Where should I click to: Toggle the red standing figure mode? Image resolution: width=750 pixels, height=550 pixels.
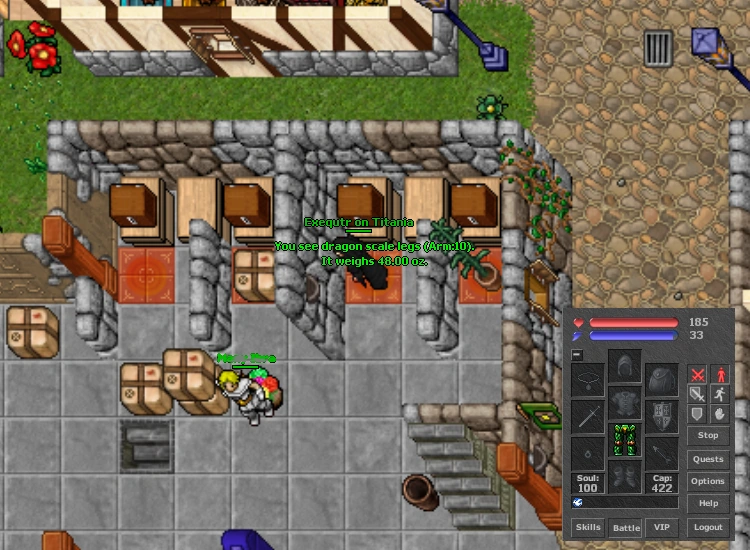click(719, 375)
